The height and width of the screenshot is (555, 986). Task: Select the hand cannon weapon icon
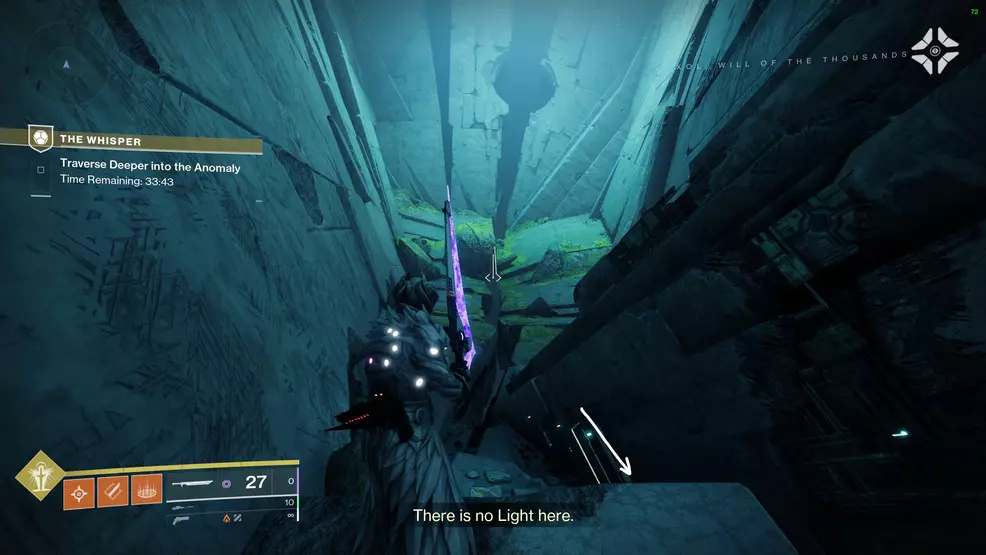pyautogui.click(x=180, y=518)
